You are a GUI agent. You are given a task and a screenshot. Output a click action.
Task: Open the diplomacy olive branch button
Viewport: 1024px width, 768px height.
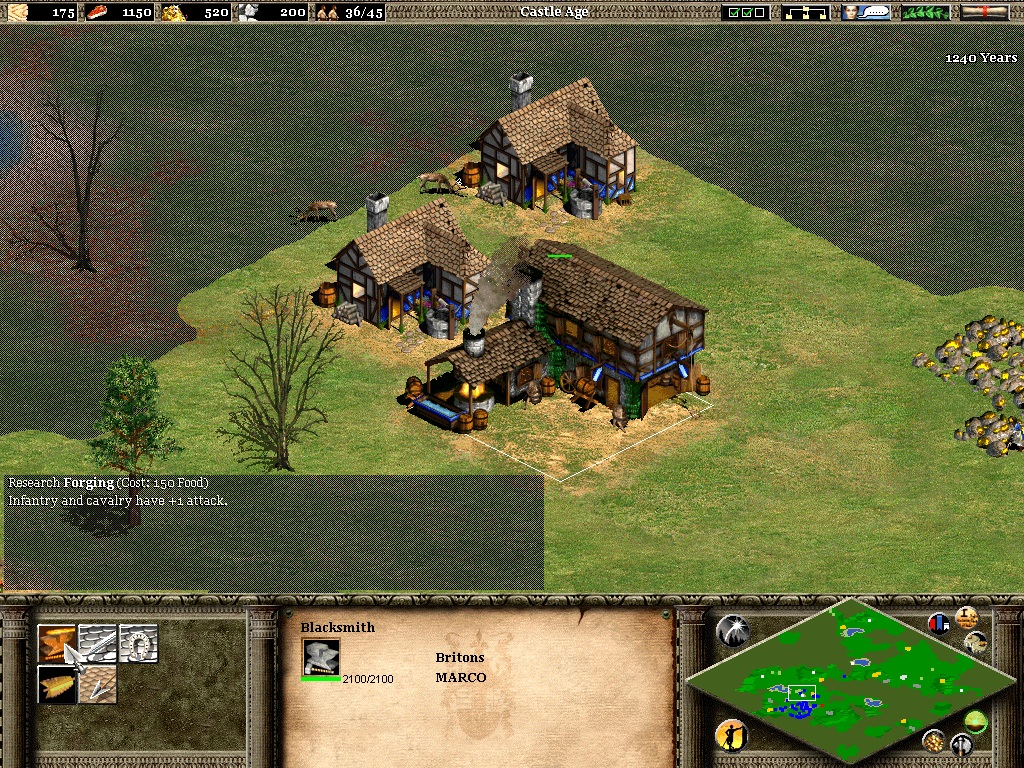[x=925, y=12]
